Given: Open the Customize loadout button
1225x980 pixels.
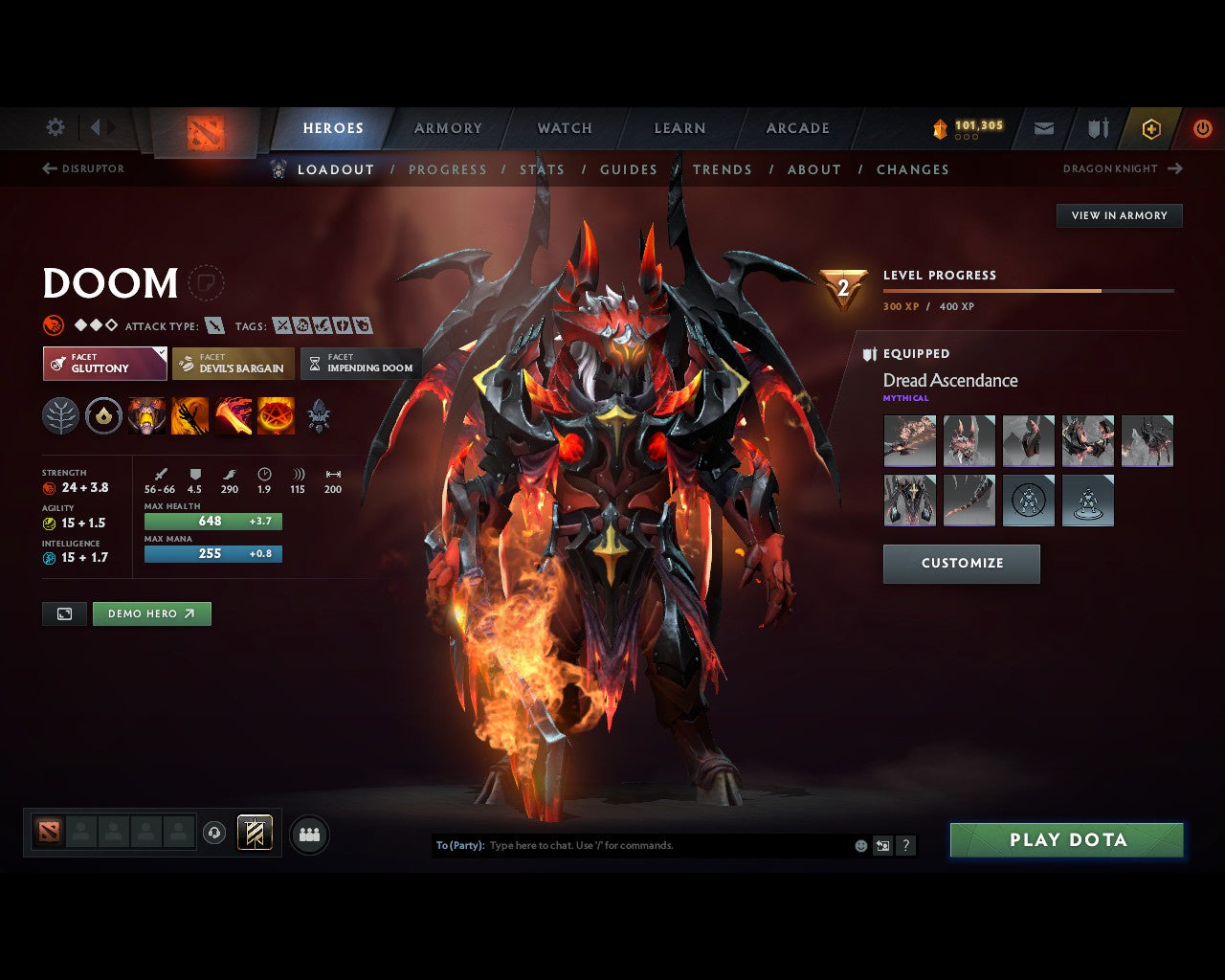Looking at the screenshot, I should 961,564.
